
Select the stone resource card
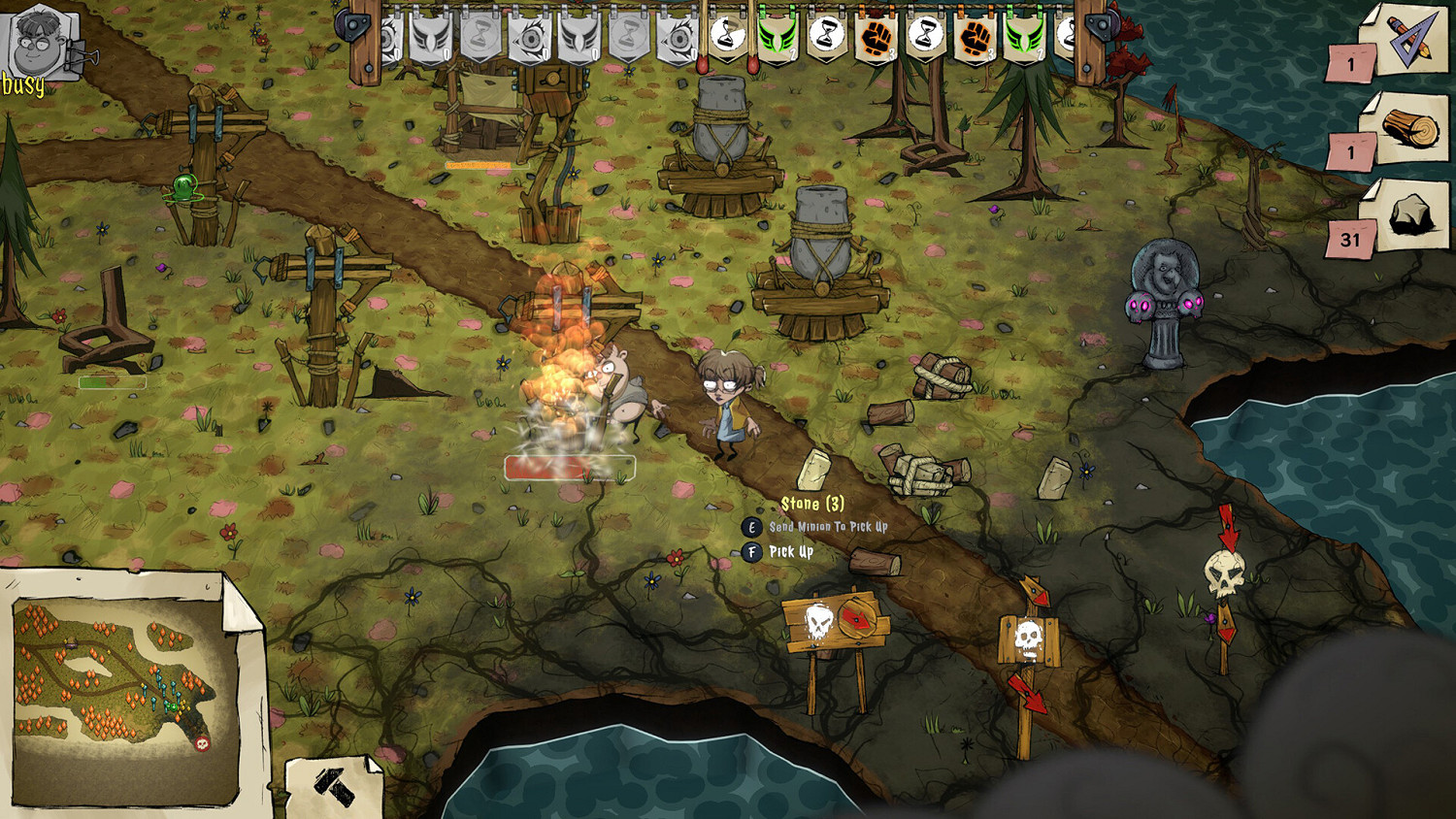pos(1409,216)
